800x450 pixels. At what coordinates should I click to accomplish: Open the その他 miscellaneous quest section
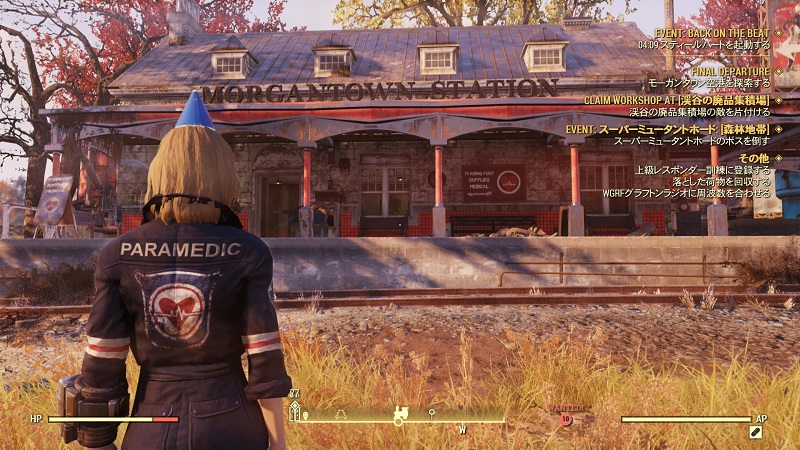(x=753, y=158)
